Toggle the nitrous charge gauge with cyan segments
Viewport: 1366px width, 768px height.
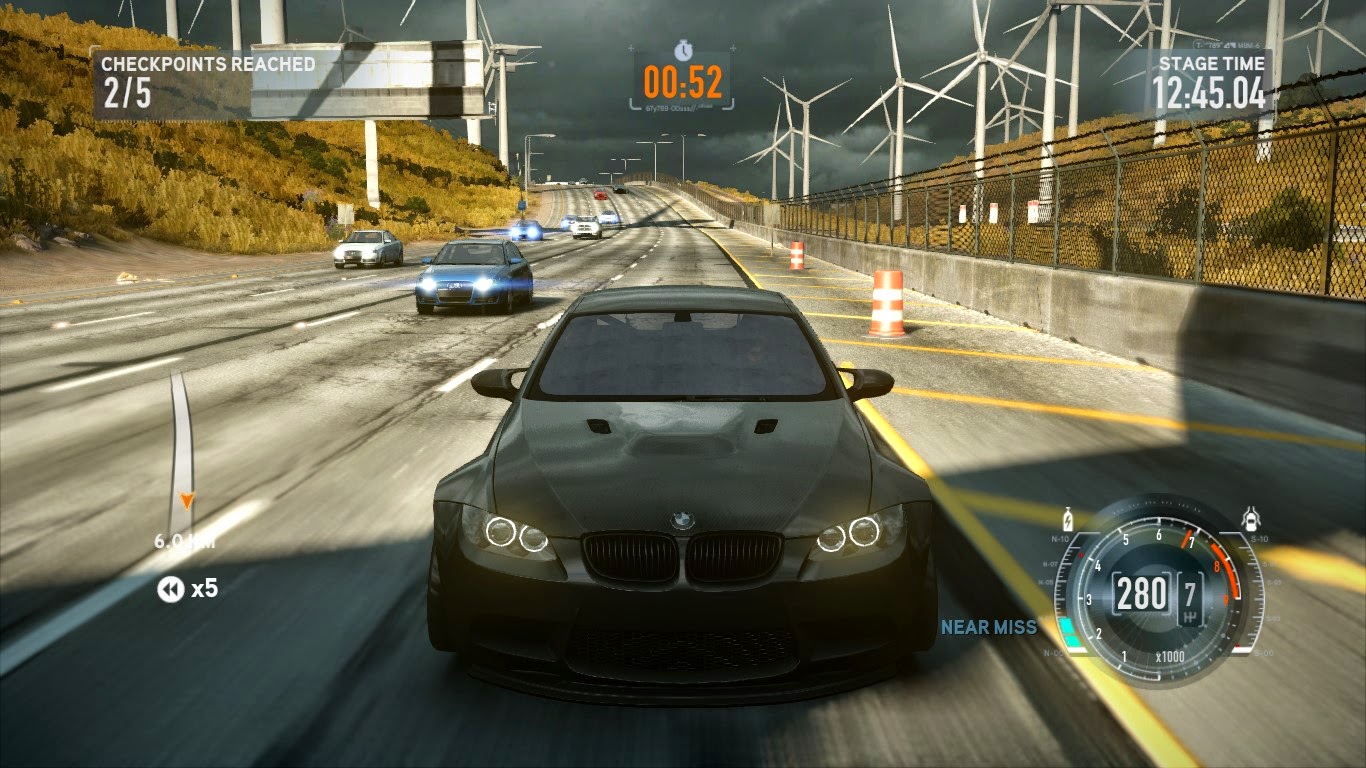[x=1070, y=631]
